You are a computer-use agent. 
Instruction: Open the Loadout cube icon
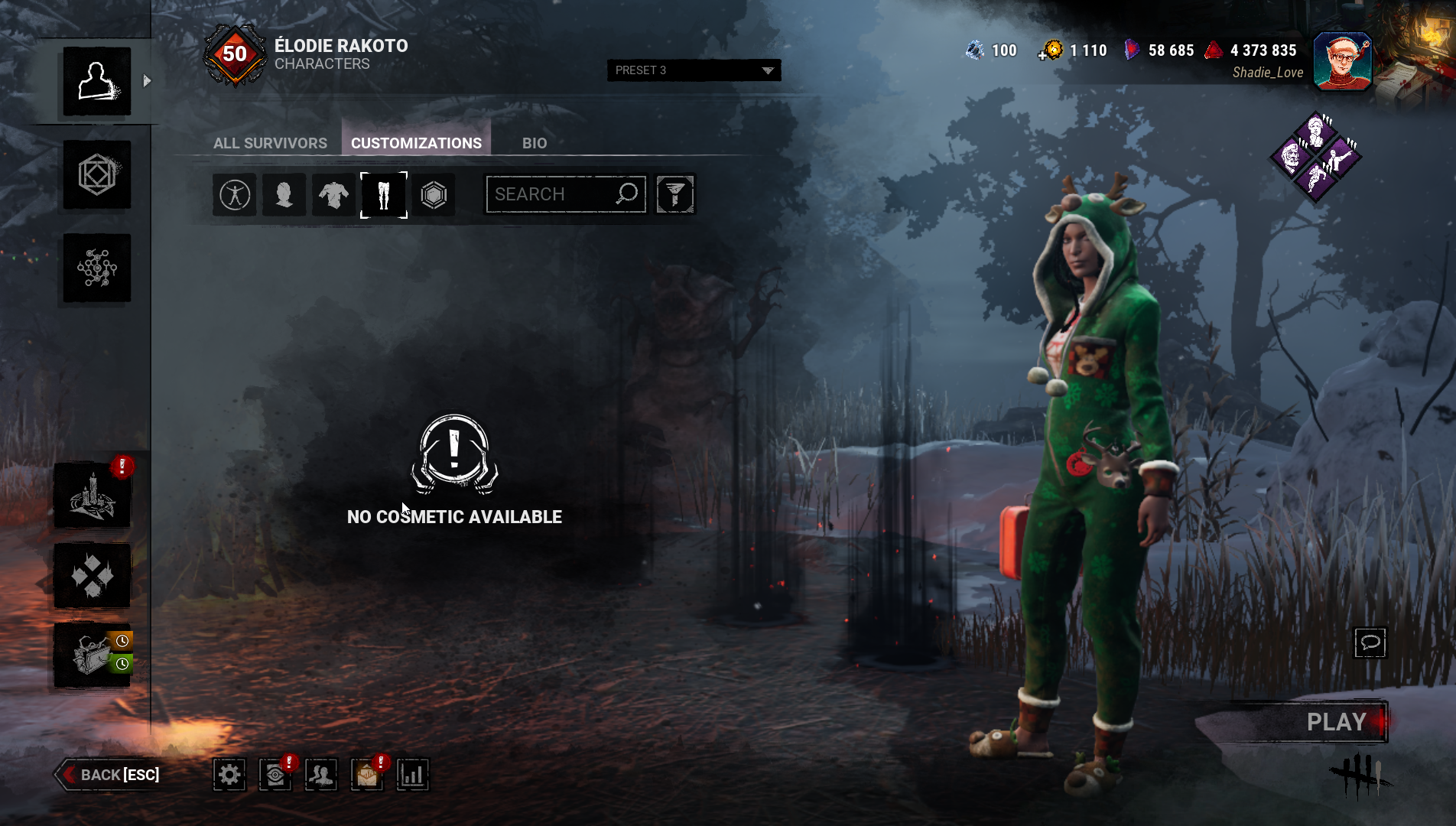tap(97, 175)
